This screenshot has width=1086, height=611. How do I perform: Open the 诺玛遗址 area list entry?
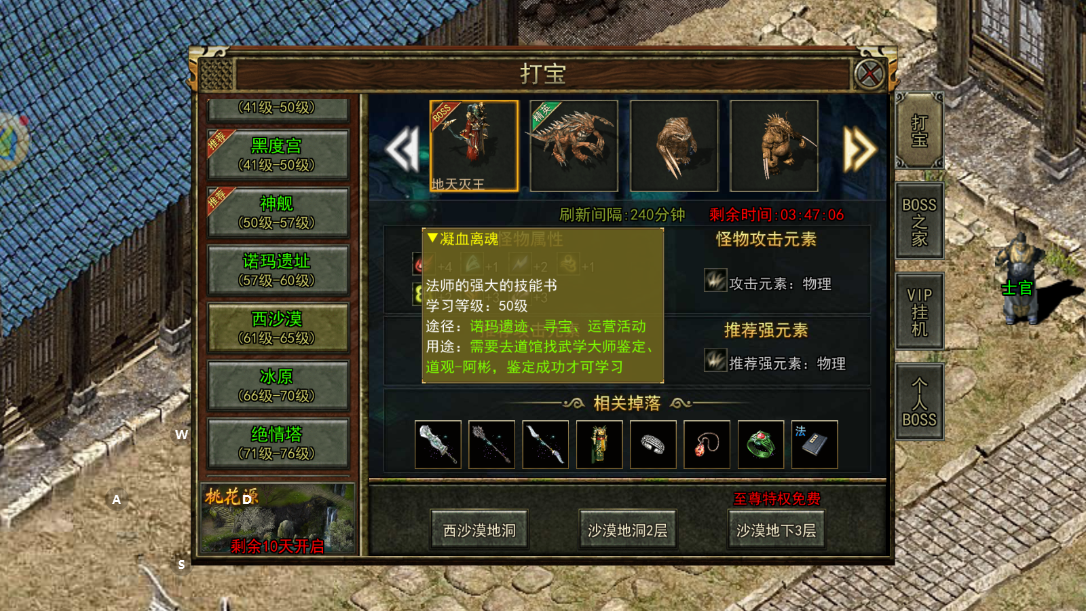[x=277, y=270]
